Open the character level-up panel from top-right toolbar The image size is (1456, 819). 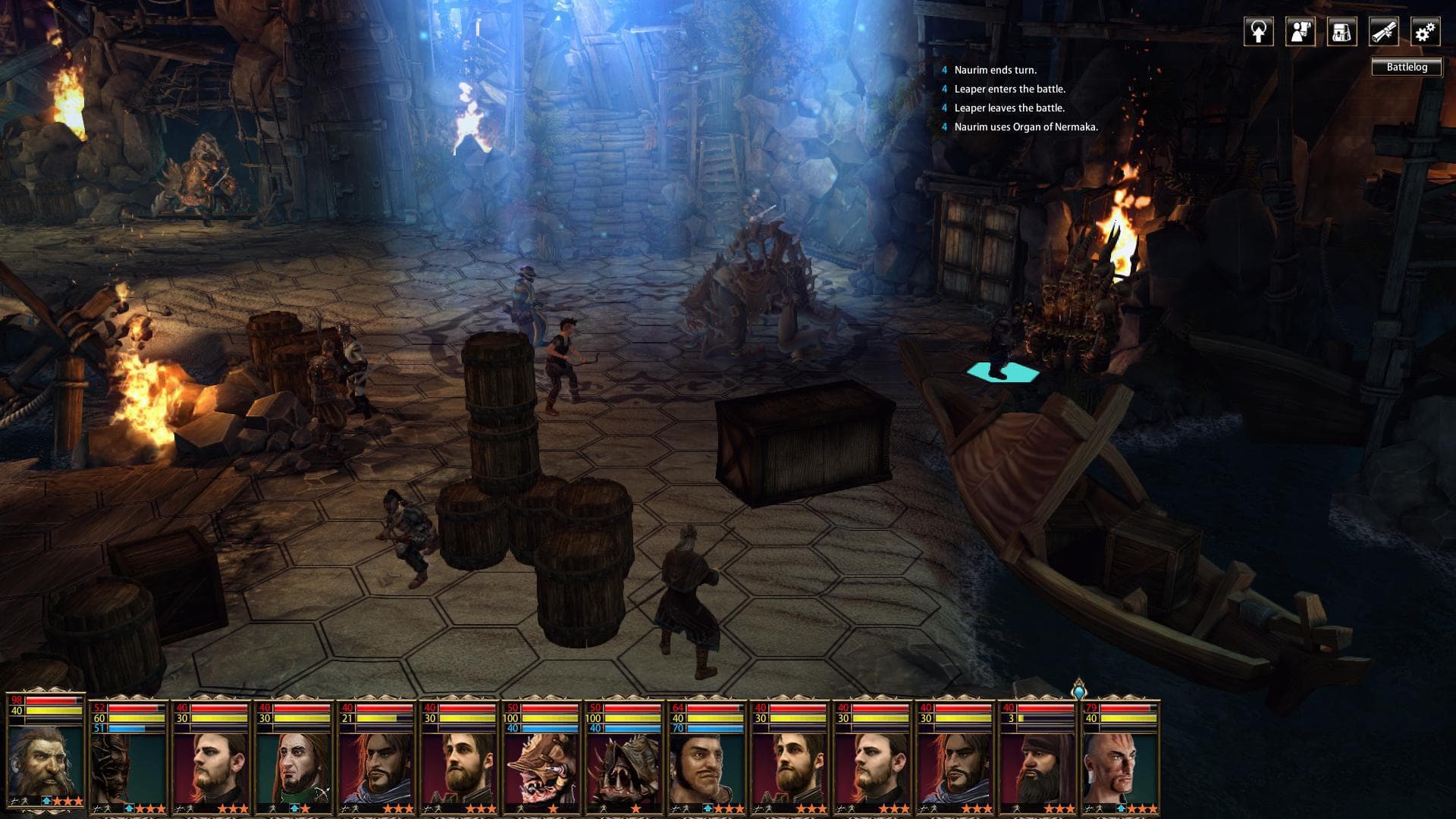[x=1259, y=32]
